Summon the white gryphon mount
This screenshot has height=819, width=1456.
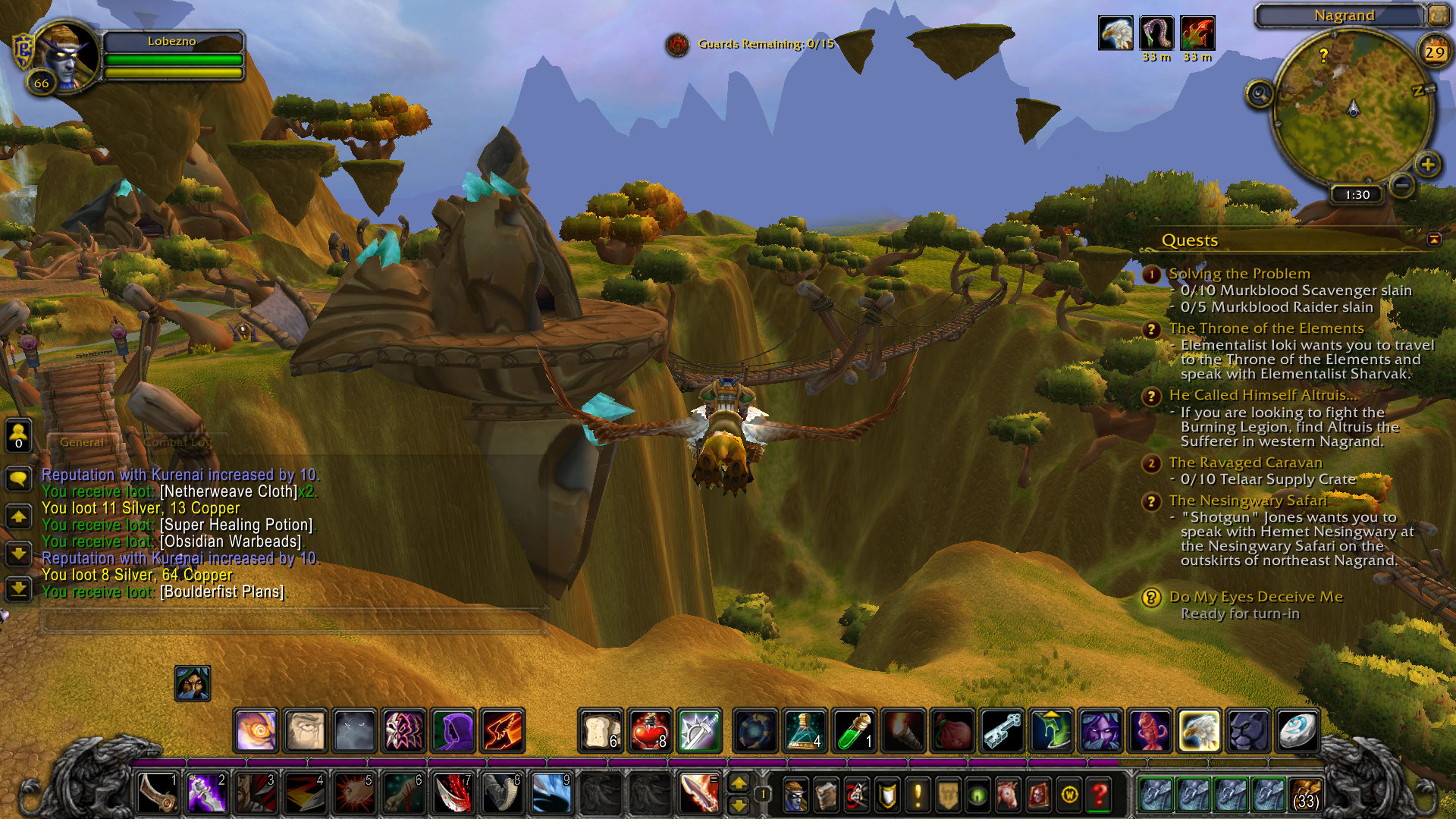(x=1199, y=731)
